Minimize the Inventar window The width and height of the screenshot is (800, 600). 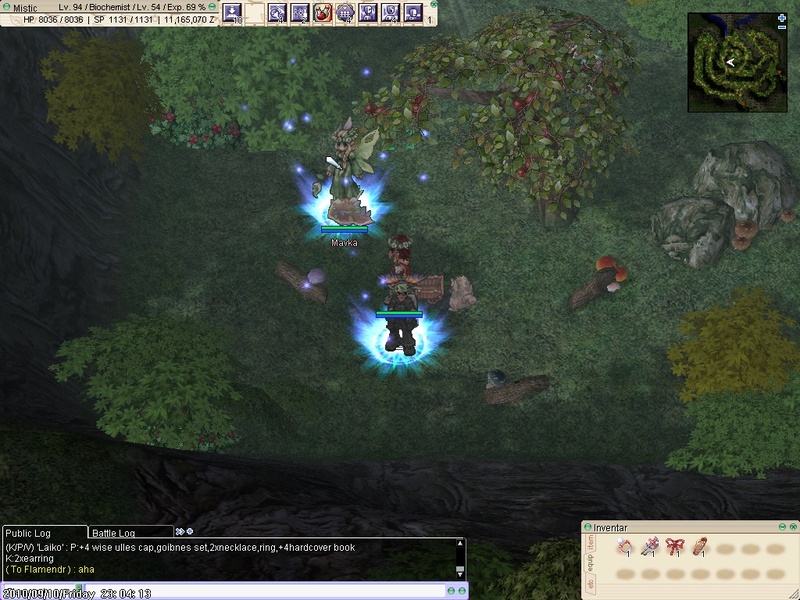tap(780, 526)
